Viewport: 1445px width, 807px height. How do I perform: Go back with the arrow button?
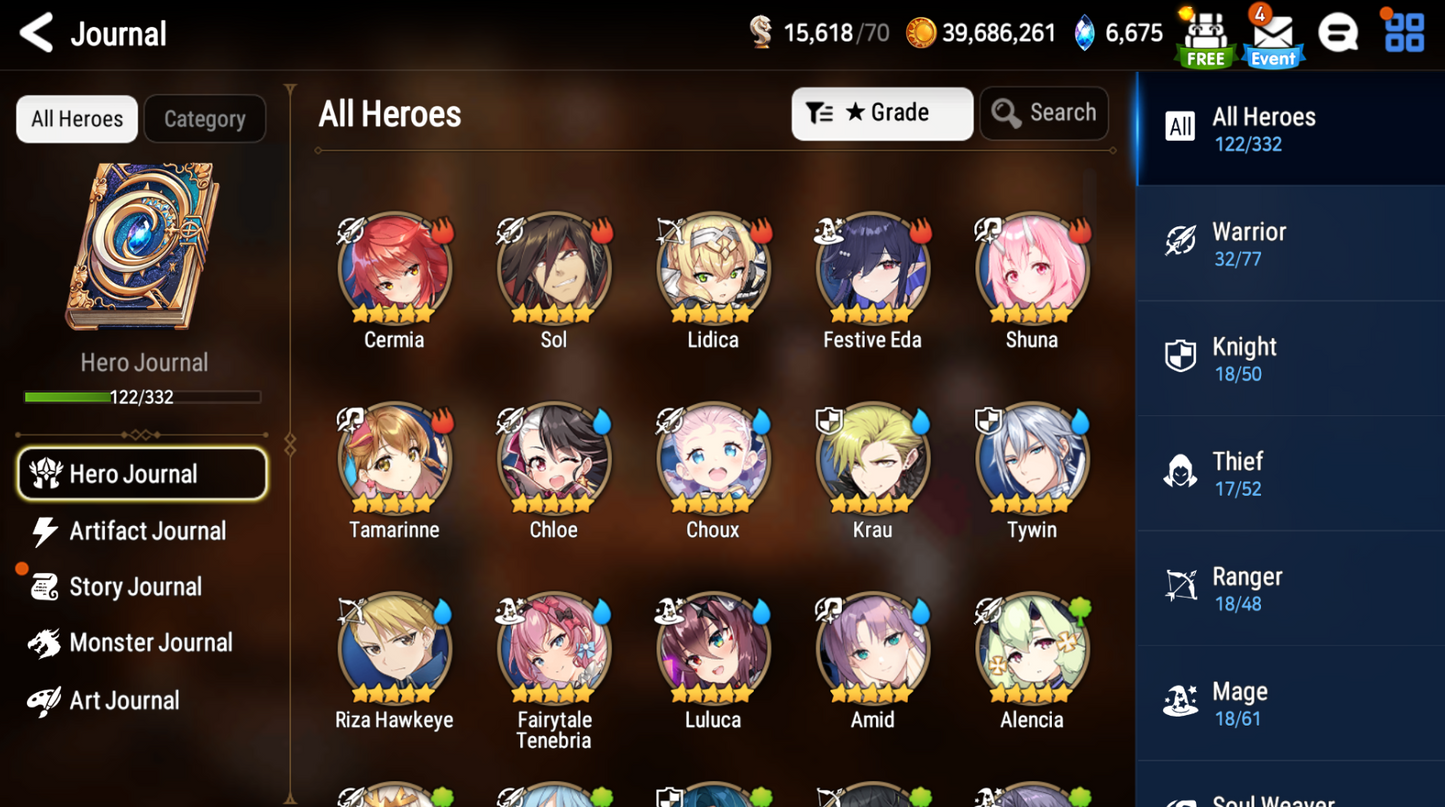click(x=35, y=33)
